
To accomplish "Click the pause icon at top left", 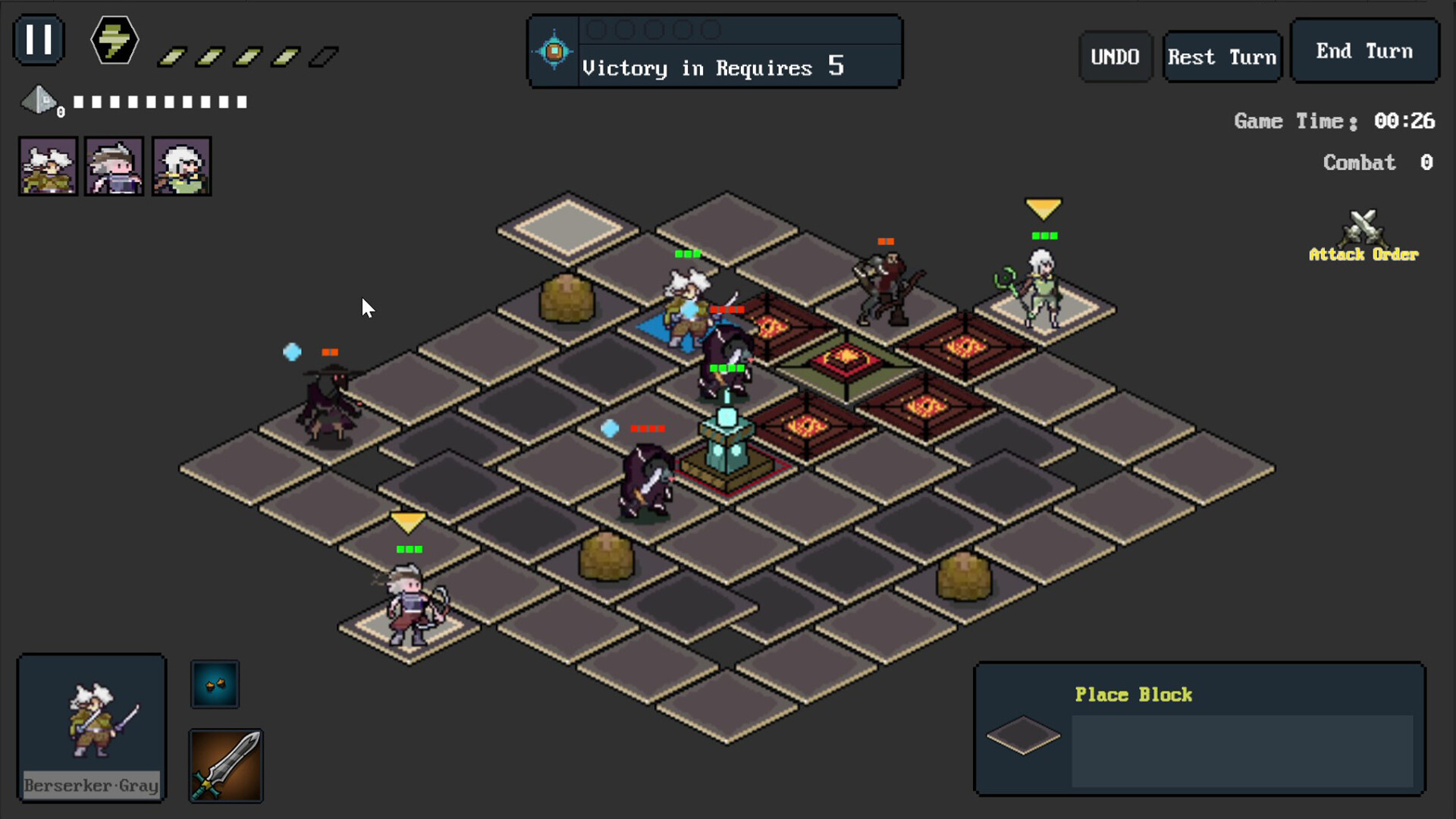I will click(x=38, y=39).
